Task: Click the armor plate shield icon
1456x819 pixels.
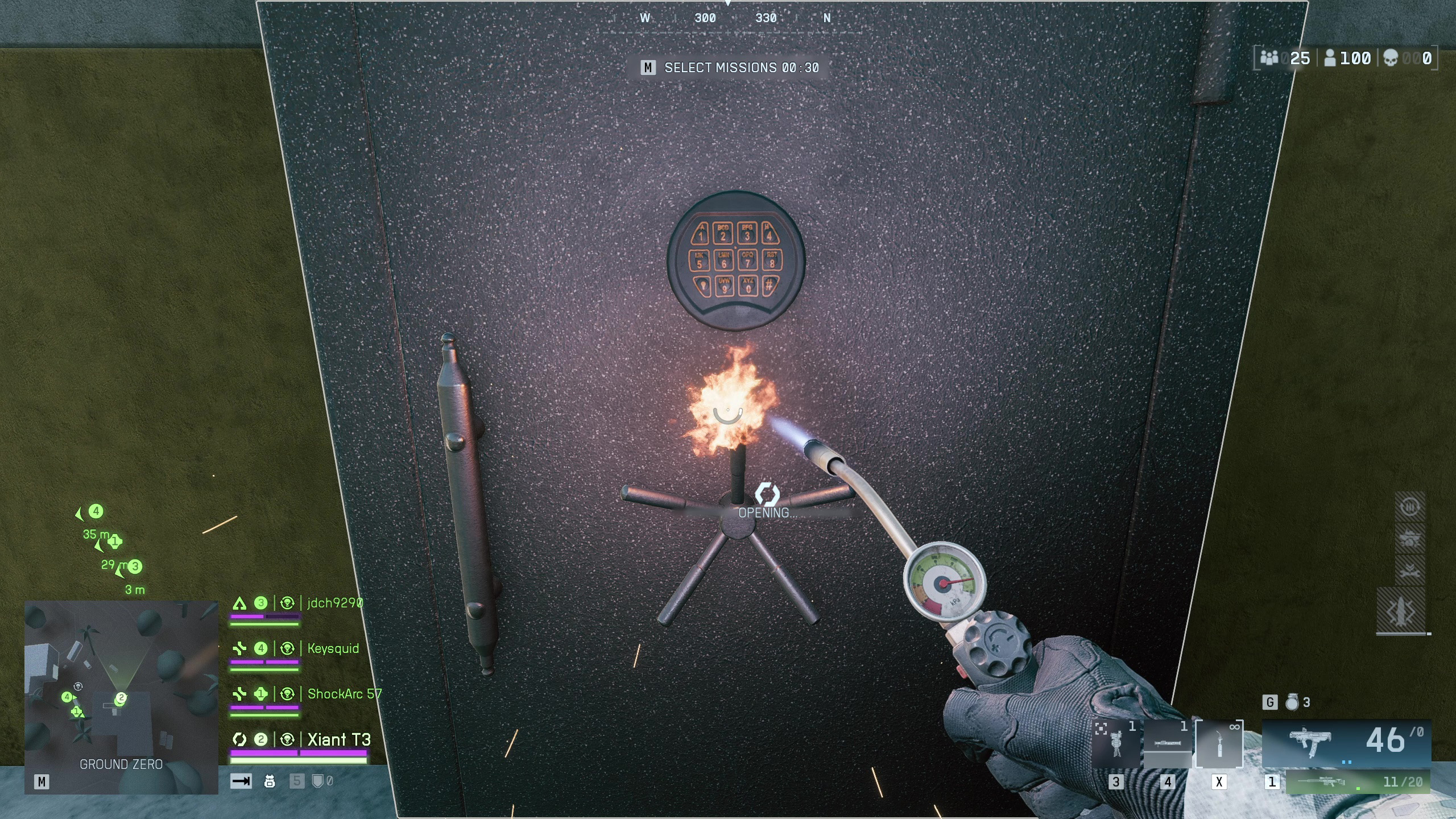Action: point(317,781)
